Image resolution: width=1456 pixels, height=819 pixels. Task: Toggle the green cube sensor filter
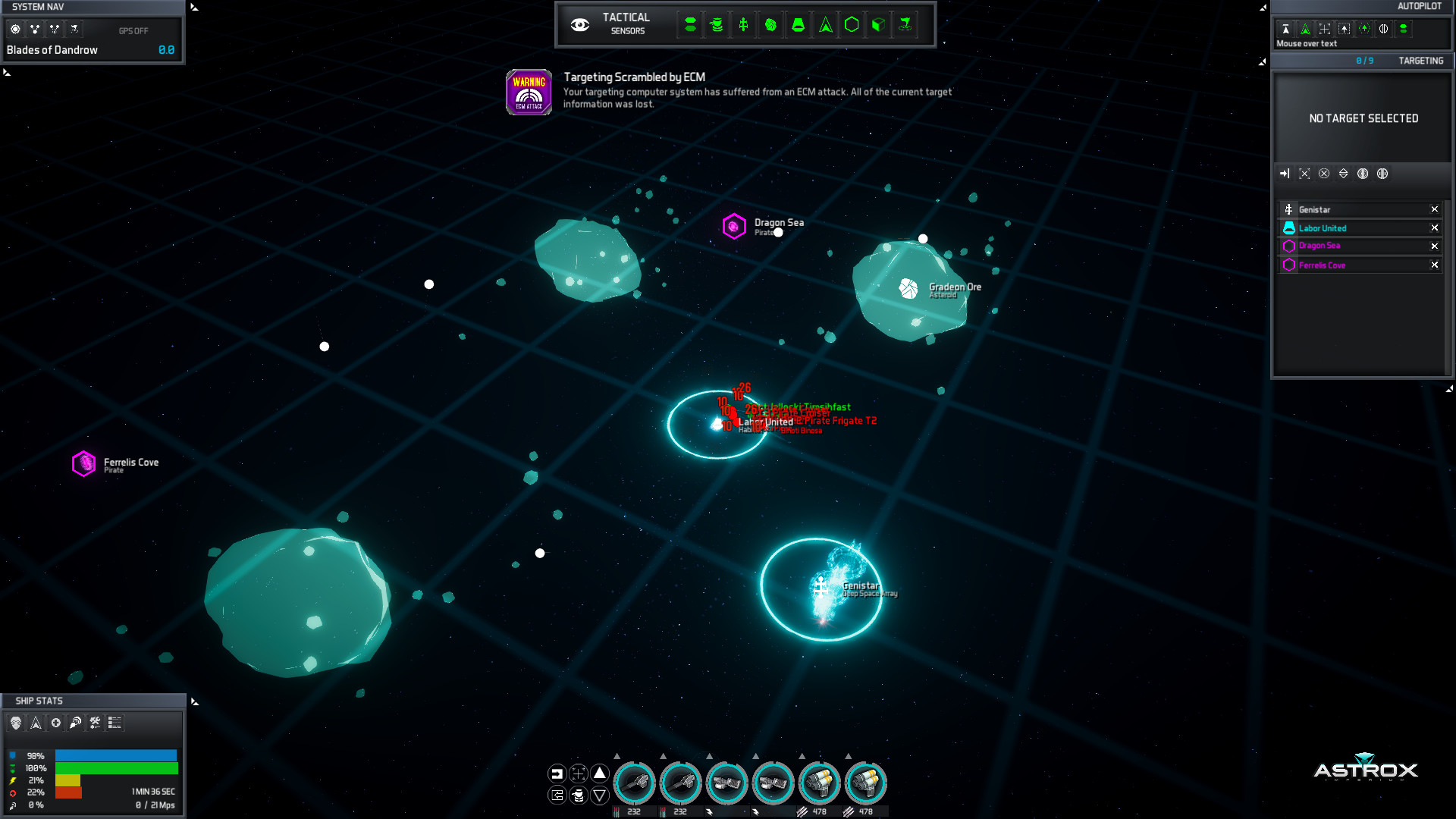pyautogui.click(x=878, y=25)
